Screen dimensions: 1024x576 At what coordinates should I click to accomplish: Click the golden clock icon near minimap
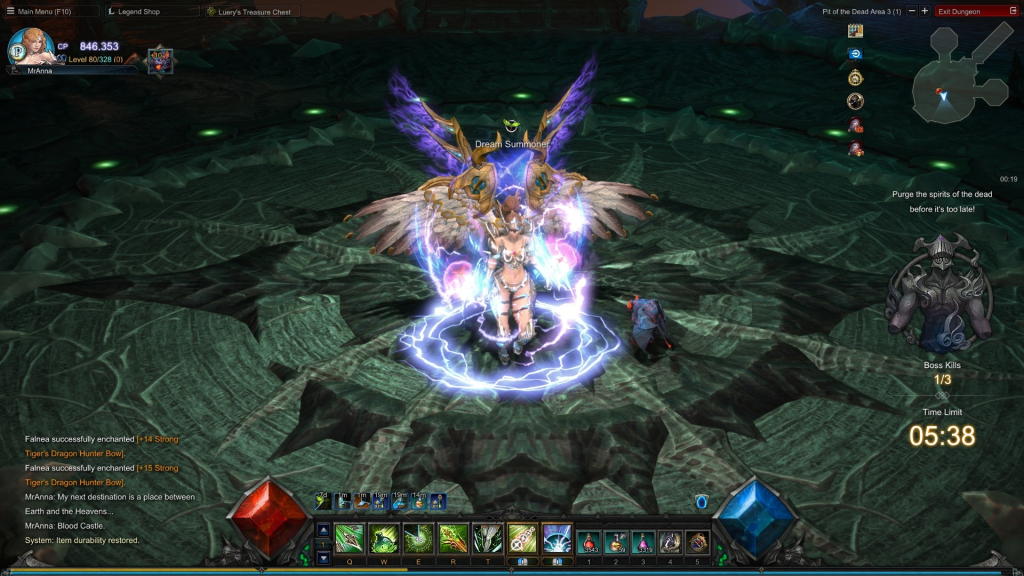855,78
